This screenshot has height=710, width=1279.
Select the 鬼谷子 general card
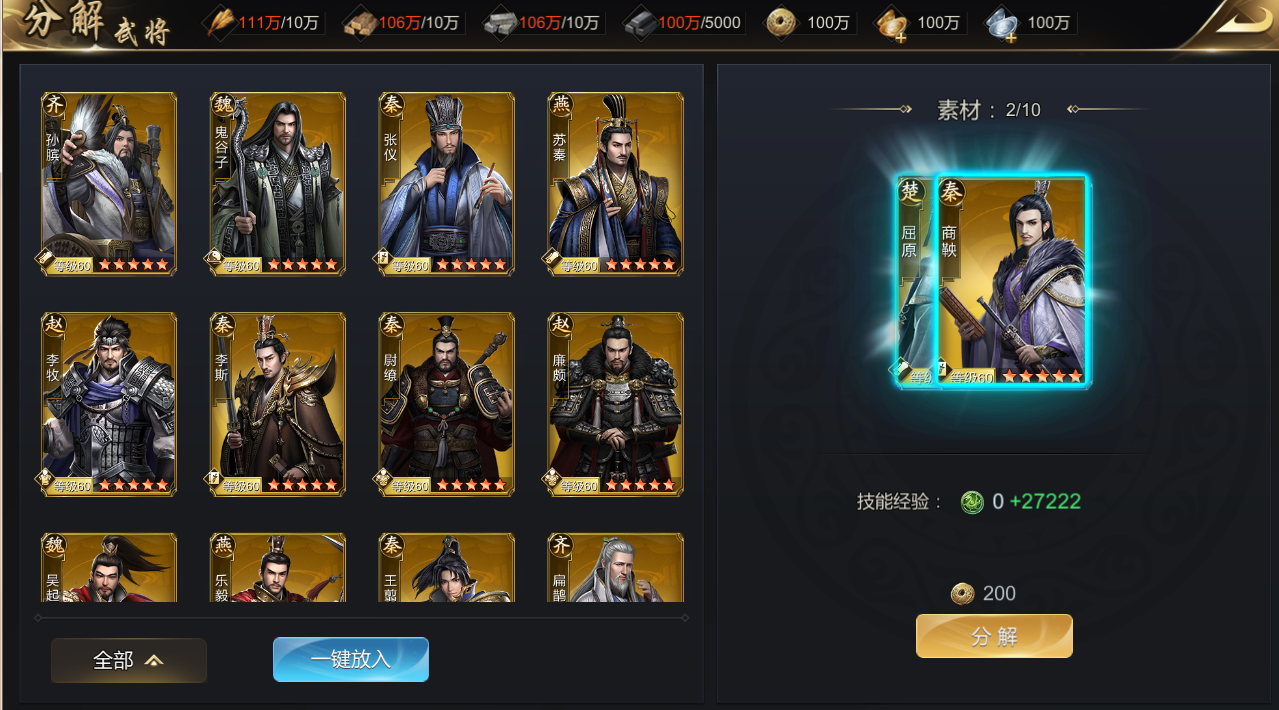click(x=278, y=184)
